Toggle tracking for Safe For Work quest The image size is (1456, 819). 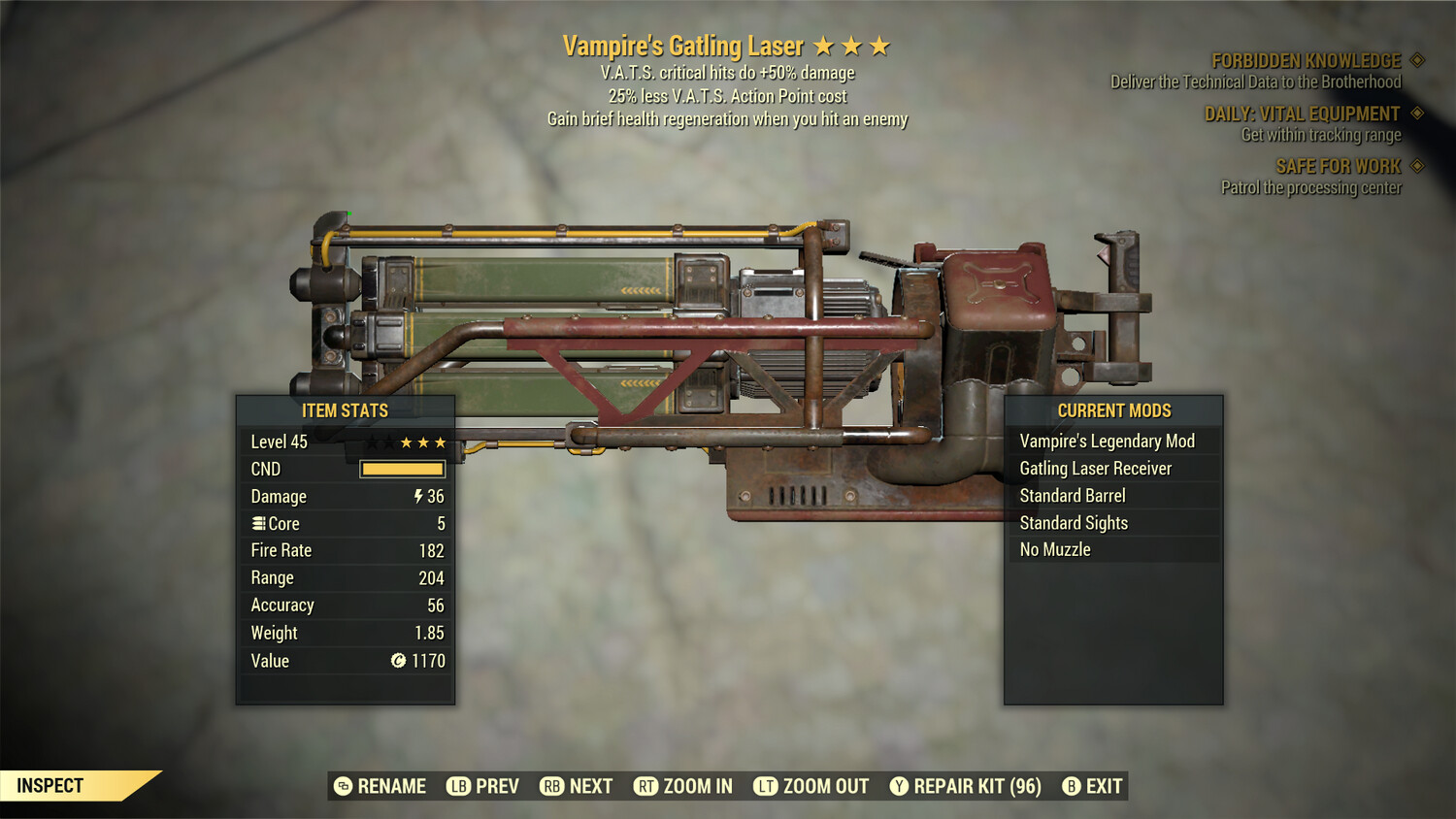click(x=1415, y=166)
